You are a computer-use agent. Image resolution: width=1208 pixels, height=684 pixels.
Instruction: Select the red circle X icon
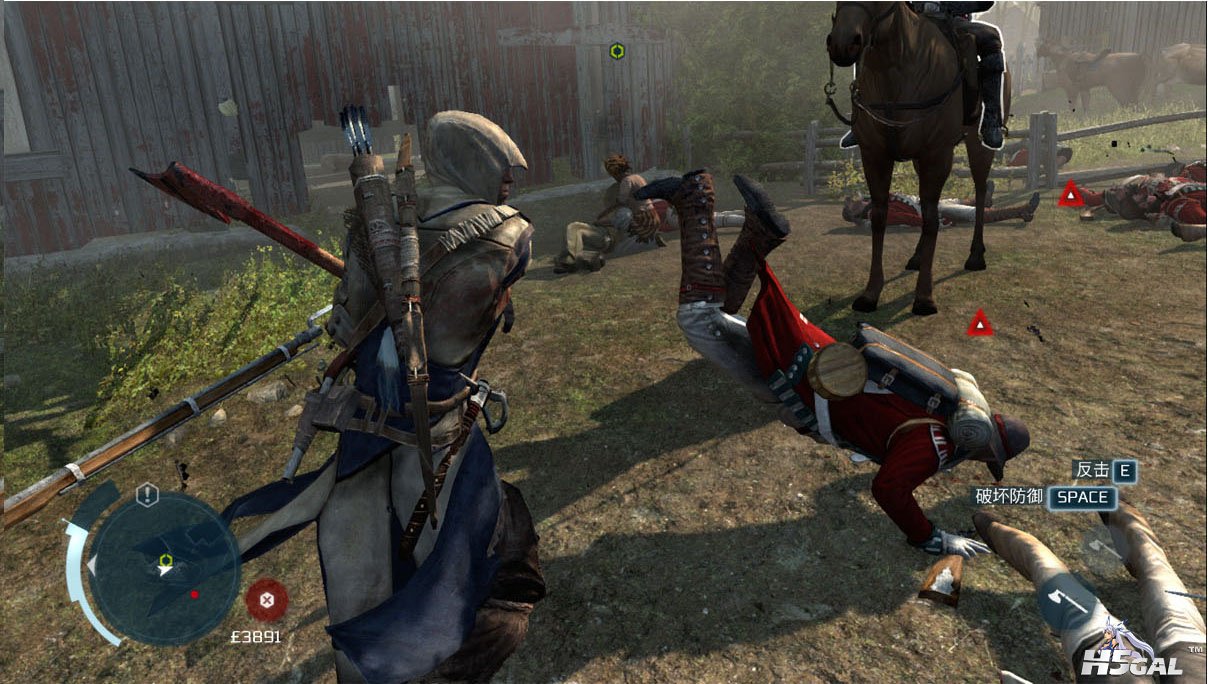point(267,600)
